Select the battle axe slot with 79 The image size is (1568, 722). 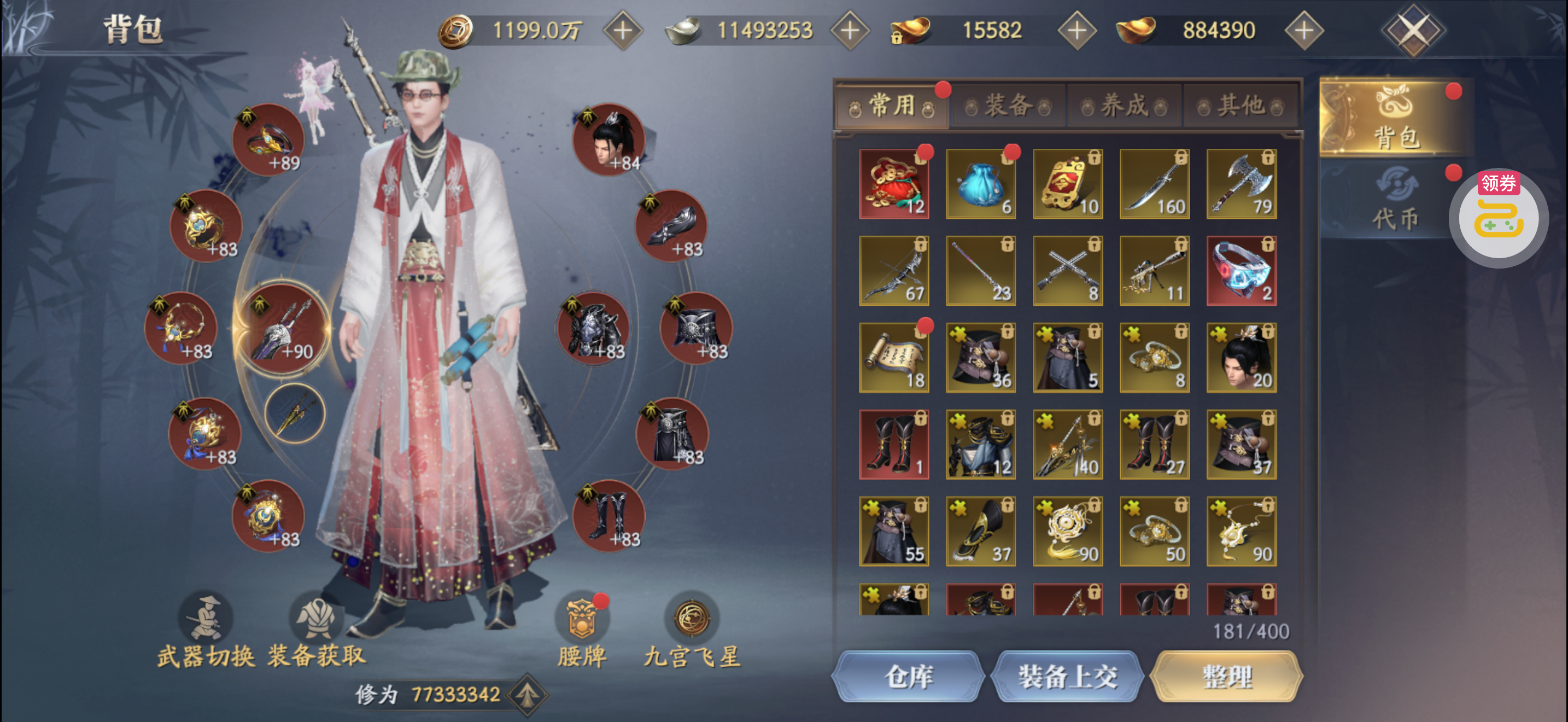click(1241, 184)
